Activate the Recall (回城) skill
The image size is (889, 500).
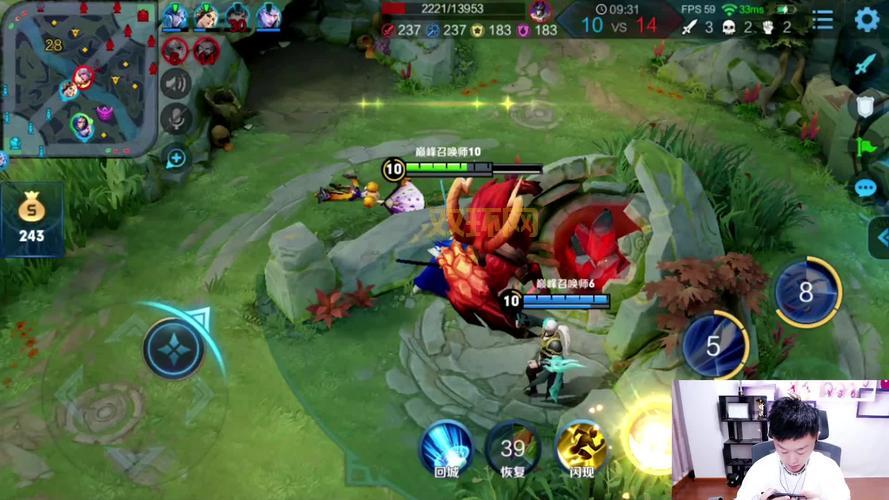point(446,447)
